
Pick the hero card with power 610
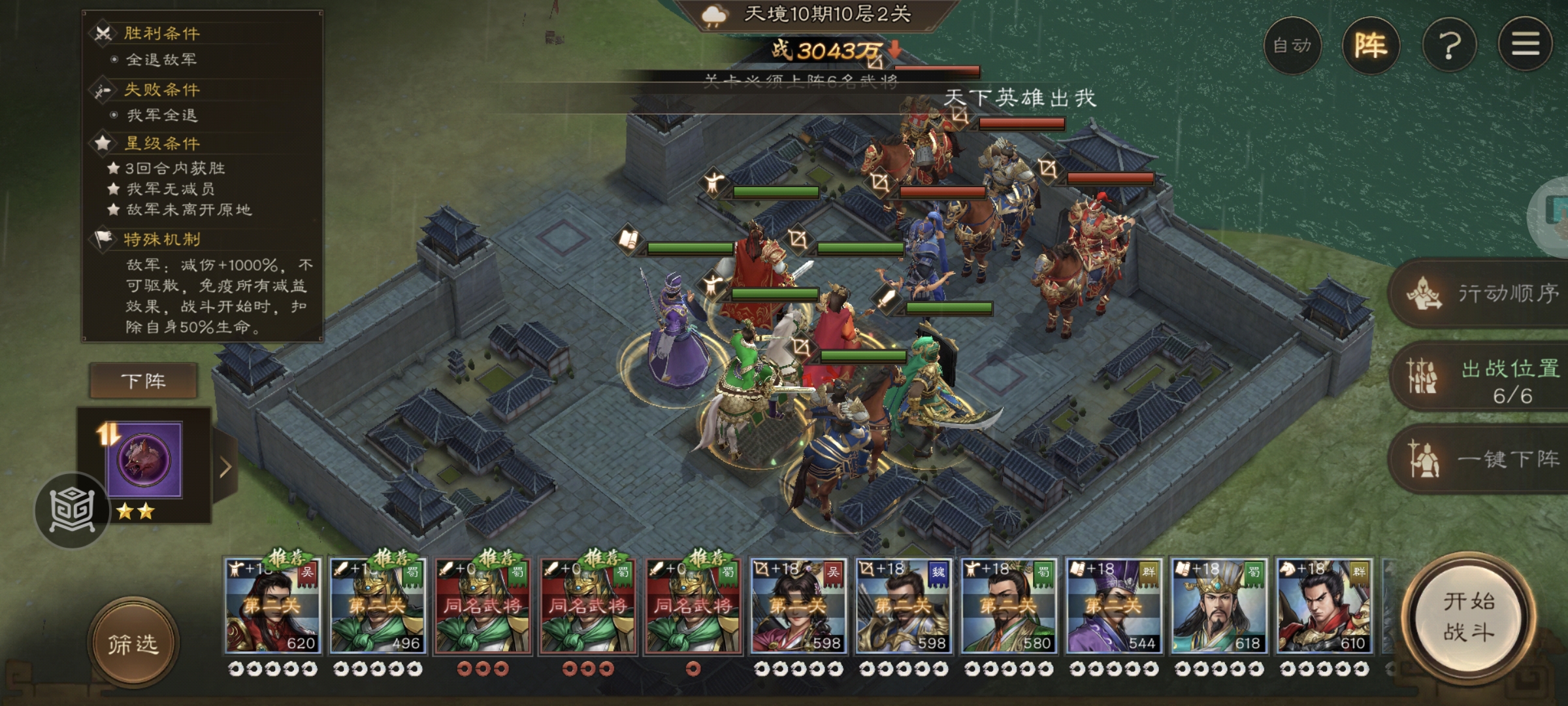(x=1324, y=607)
